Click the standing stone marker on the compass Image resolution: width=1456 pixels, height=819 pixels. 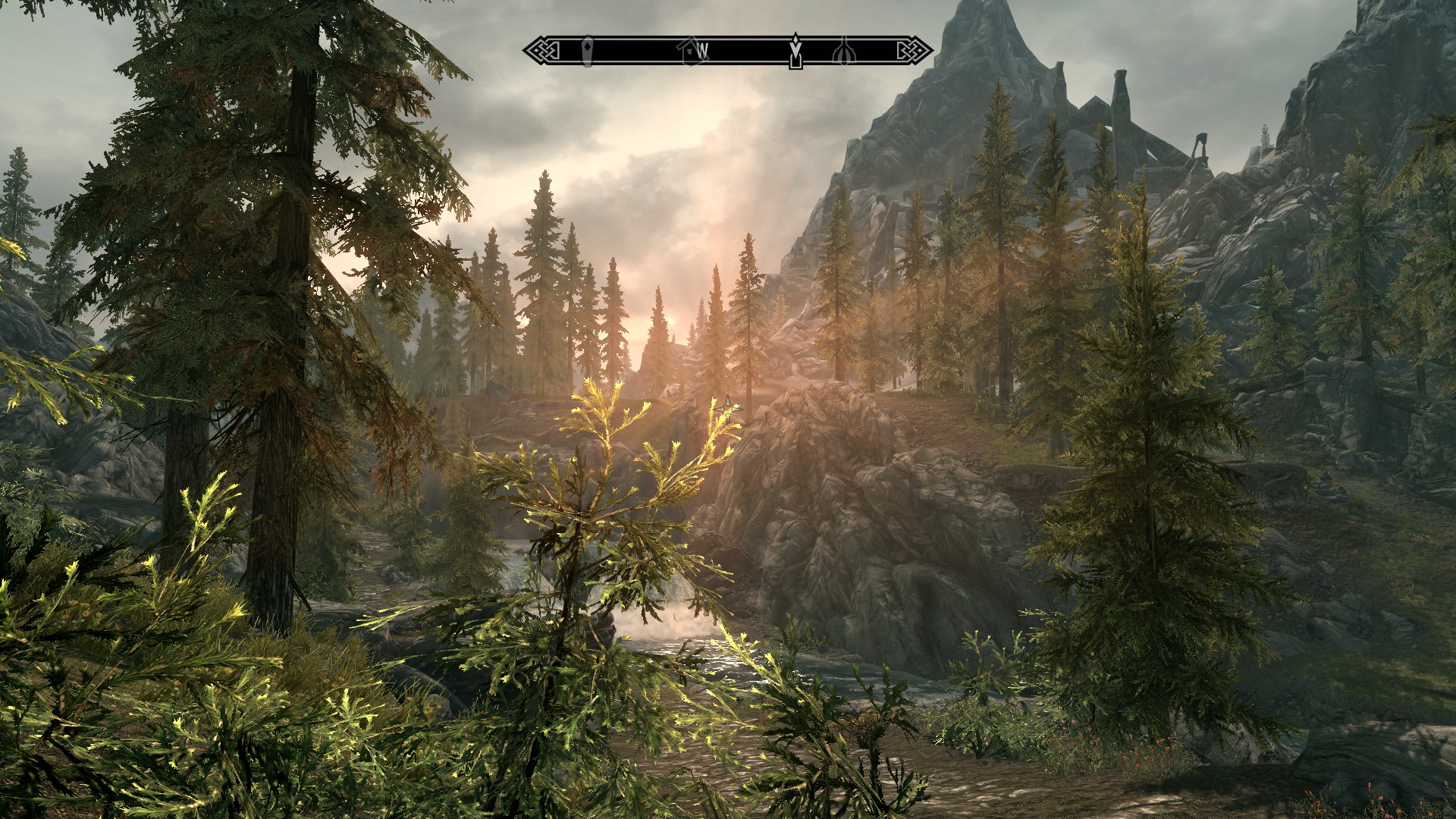[587, 51]
